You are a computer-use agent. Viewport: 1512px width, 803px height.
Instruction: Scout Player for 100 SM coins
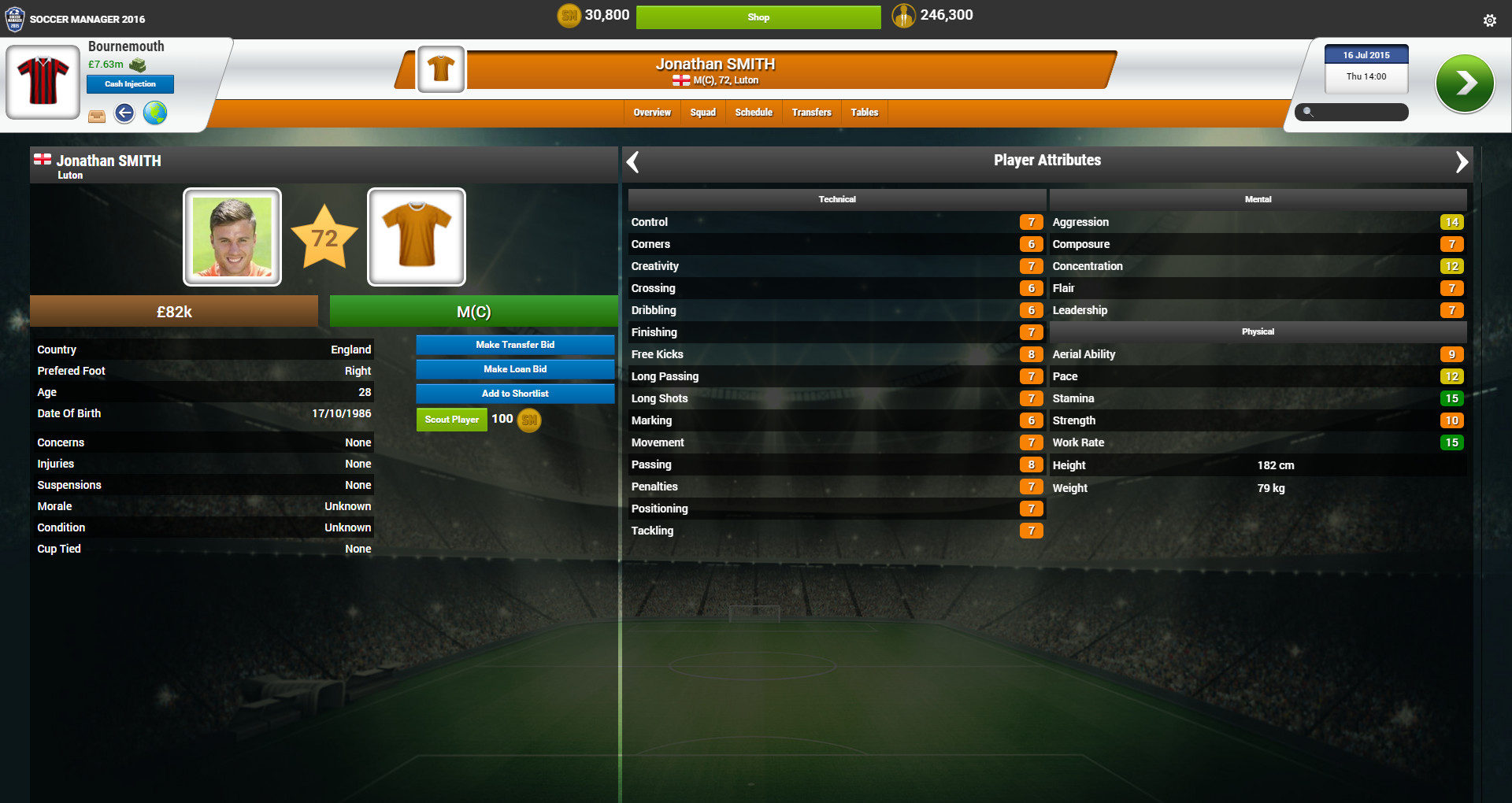tap(451, 419)
